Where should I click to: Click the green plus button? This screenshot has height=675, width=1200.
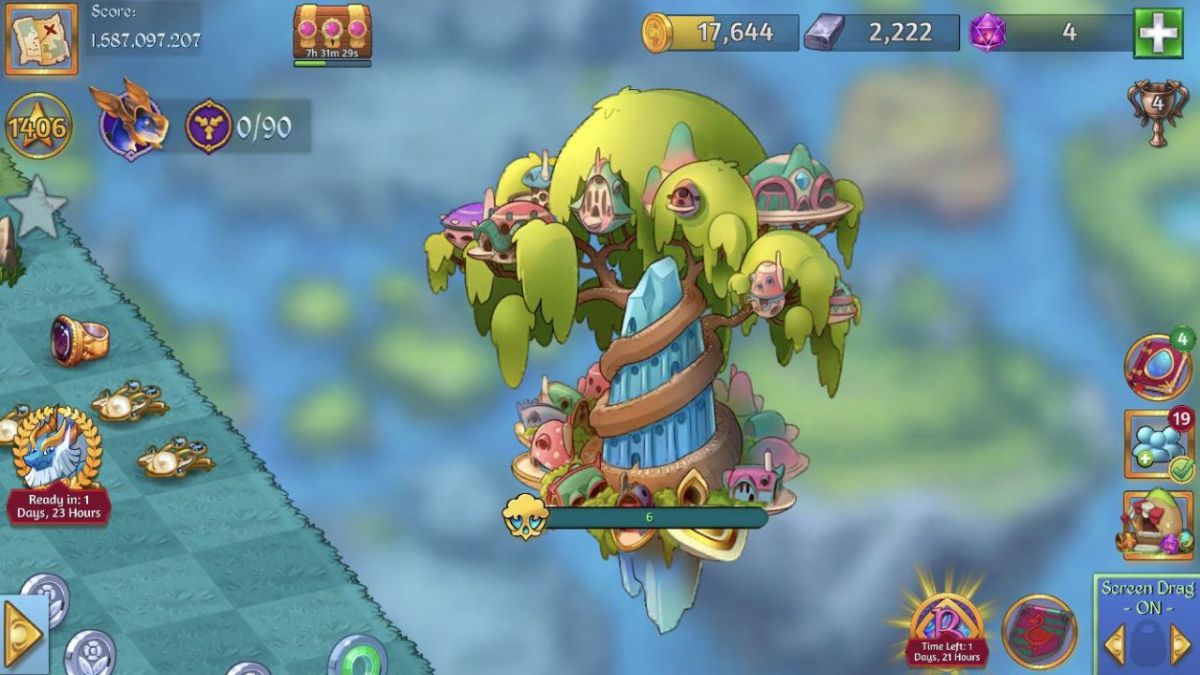(x=1157, y=34)
